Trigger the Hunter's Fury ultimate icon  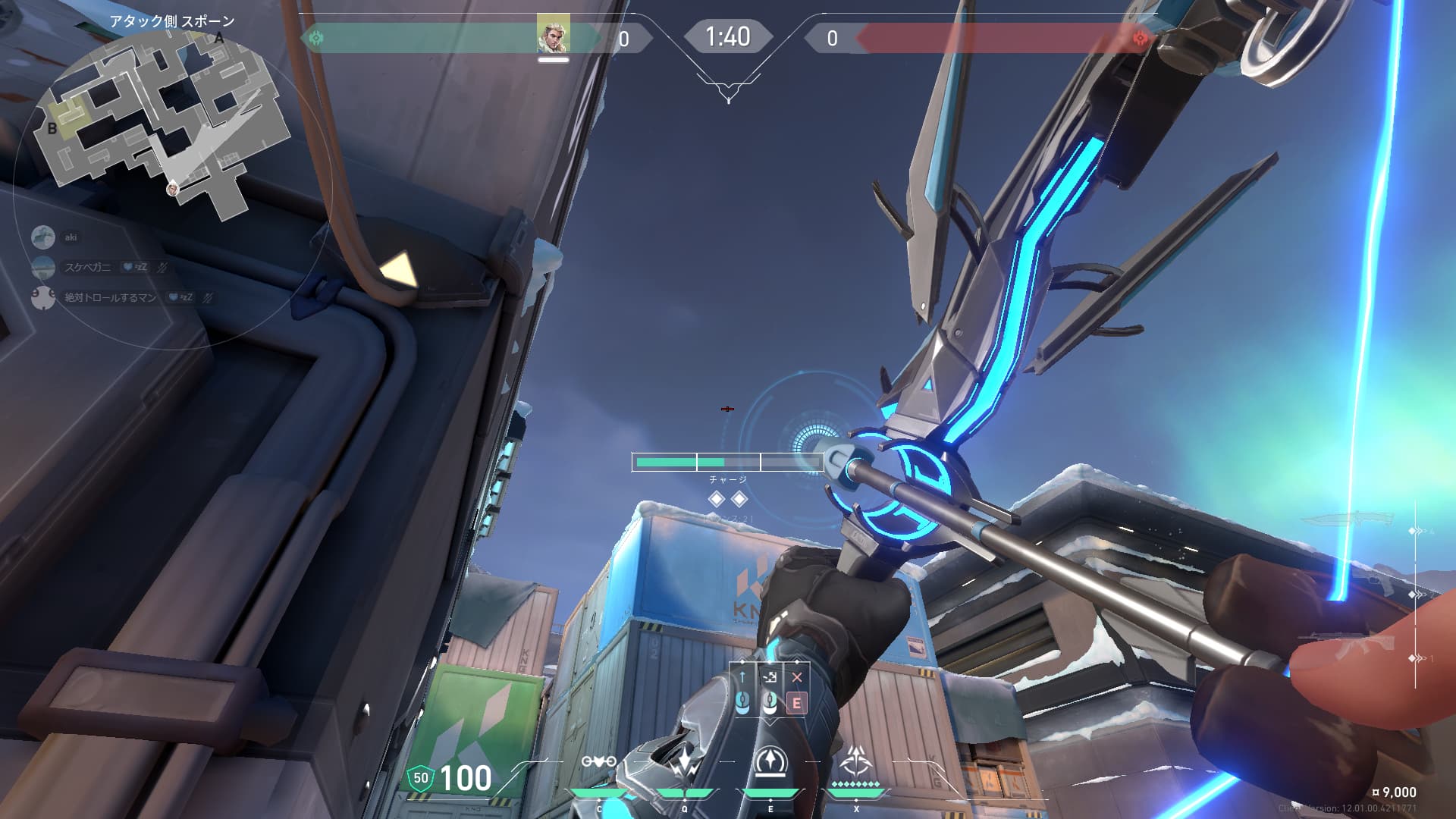(x=856, y=761)
